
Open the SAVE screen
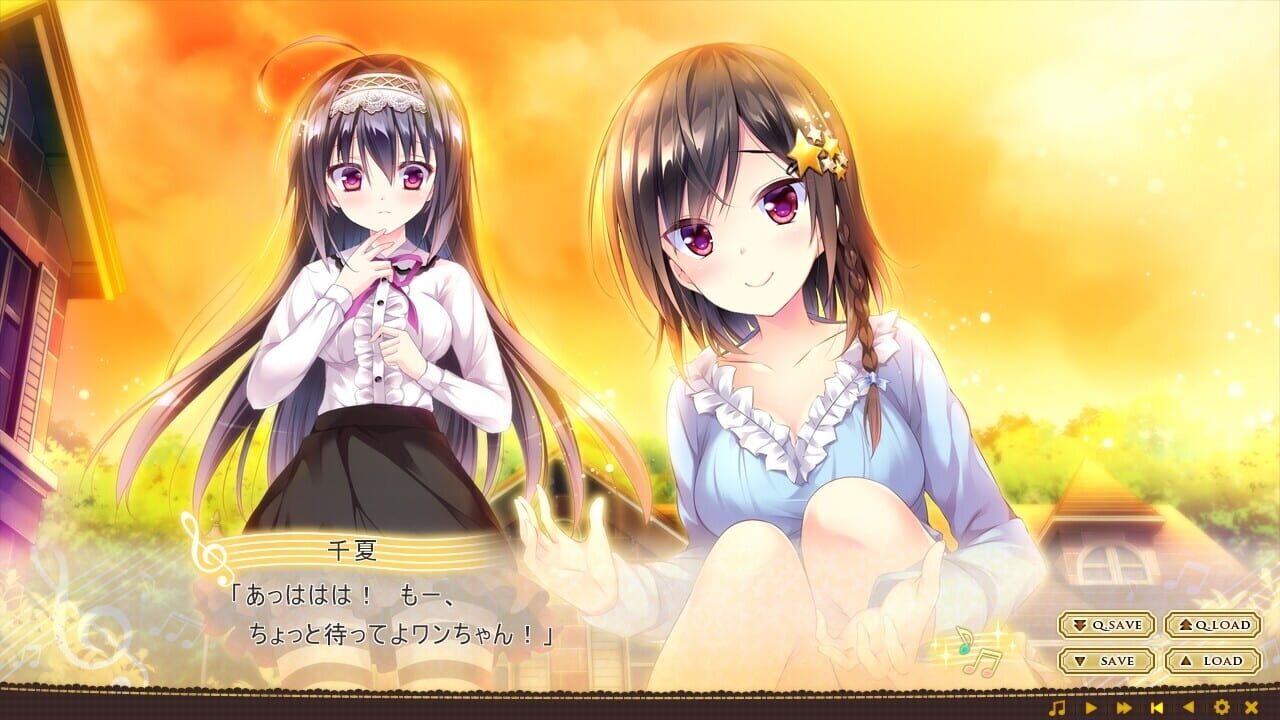(x=1105, y=660)
